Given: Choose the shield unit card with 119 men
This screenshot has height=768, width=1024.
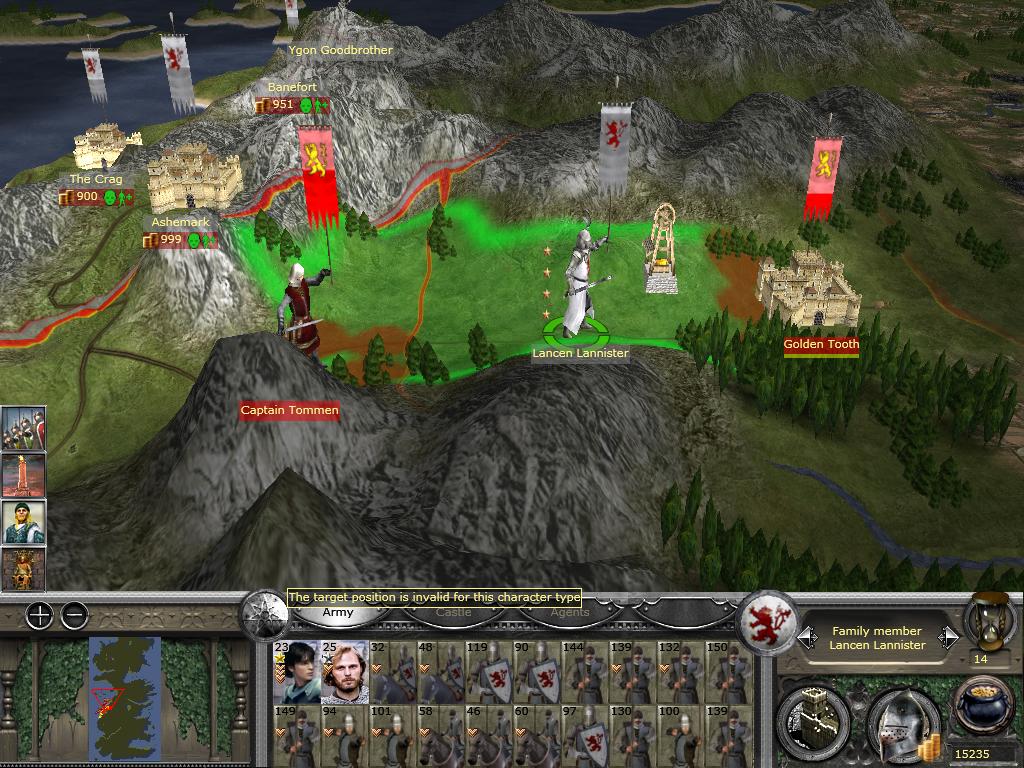Looking at the screenshot, I should pyautogui.click(x=494, y=671).
